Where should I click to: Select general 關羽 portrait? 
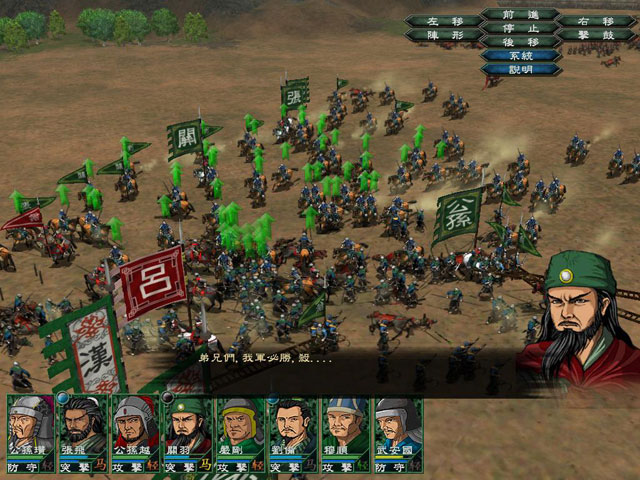pyautogui.click(x=187, y=427)
